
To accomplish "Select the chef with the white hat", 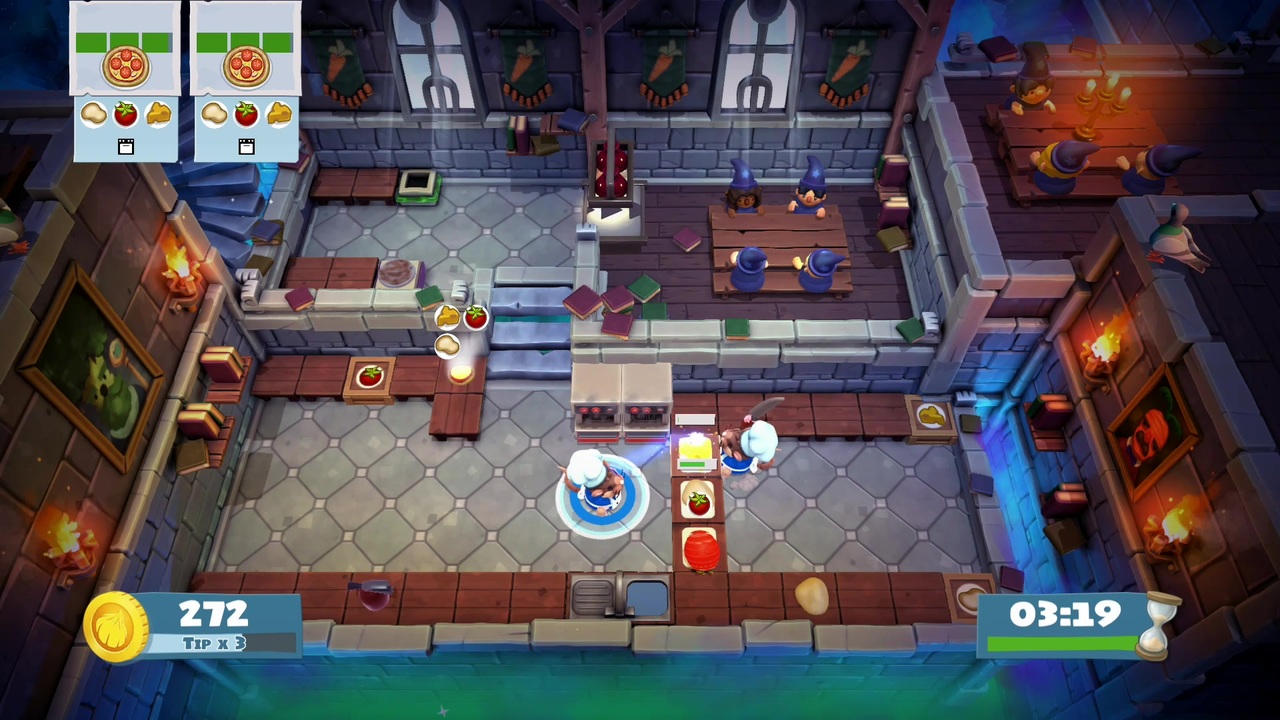I will pyautogui.click(x=595, y=480).
